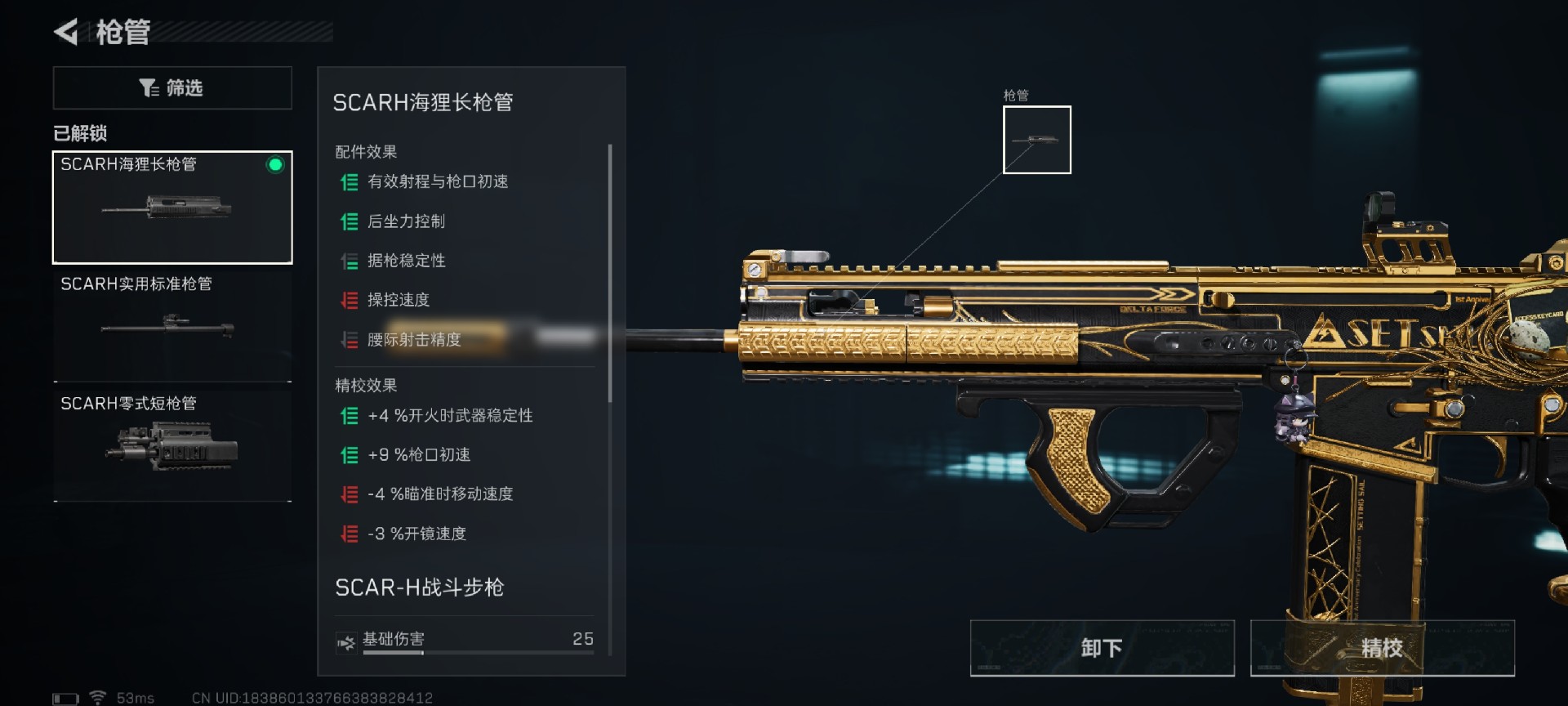The width and height of the screenshot is (1568, 706).
Task: Click the 基础伤害 damage icon
Action: (346, 640)
